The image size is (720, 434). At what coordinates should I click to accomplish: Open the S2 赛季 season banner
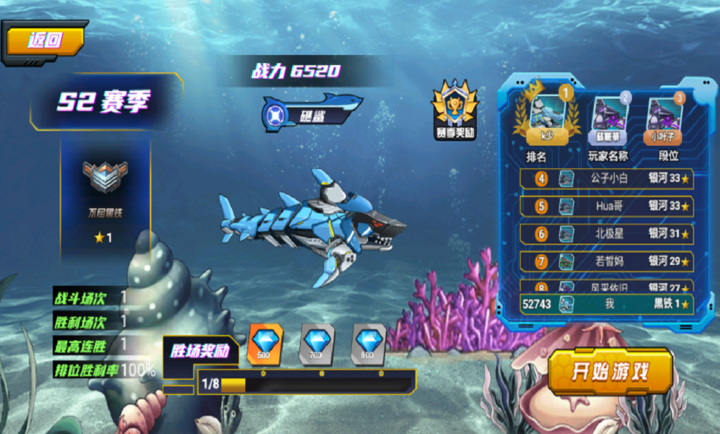pos(105,103)
